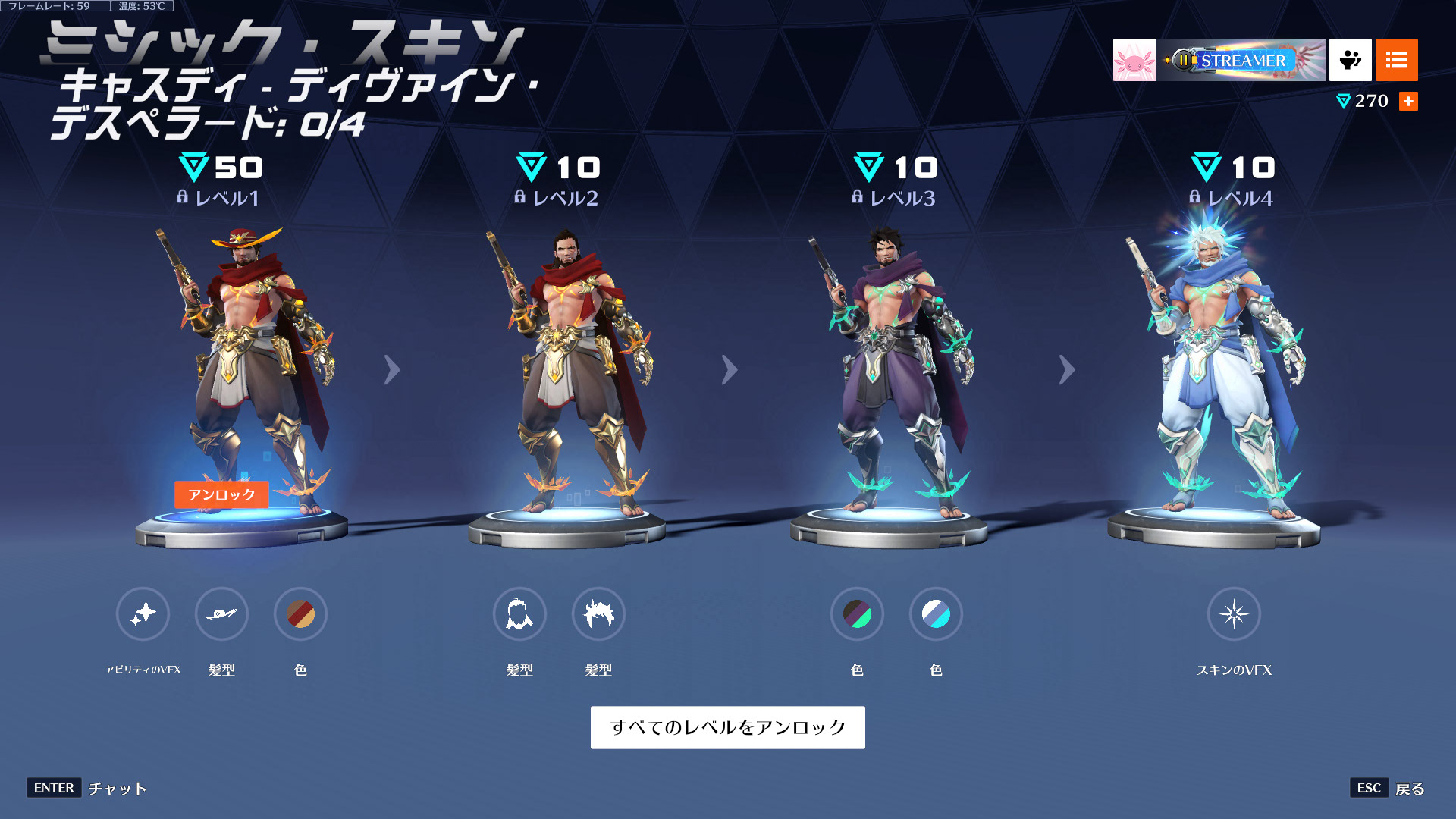Click the arrow between level 2 and level 3 skins
This screenshot has width=1456, height=819.
(x=730, y=369)
